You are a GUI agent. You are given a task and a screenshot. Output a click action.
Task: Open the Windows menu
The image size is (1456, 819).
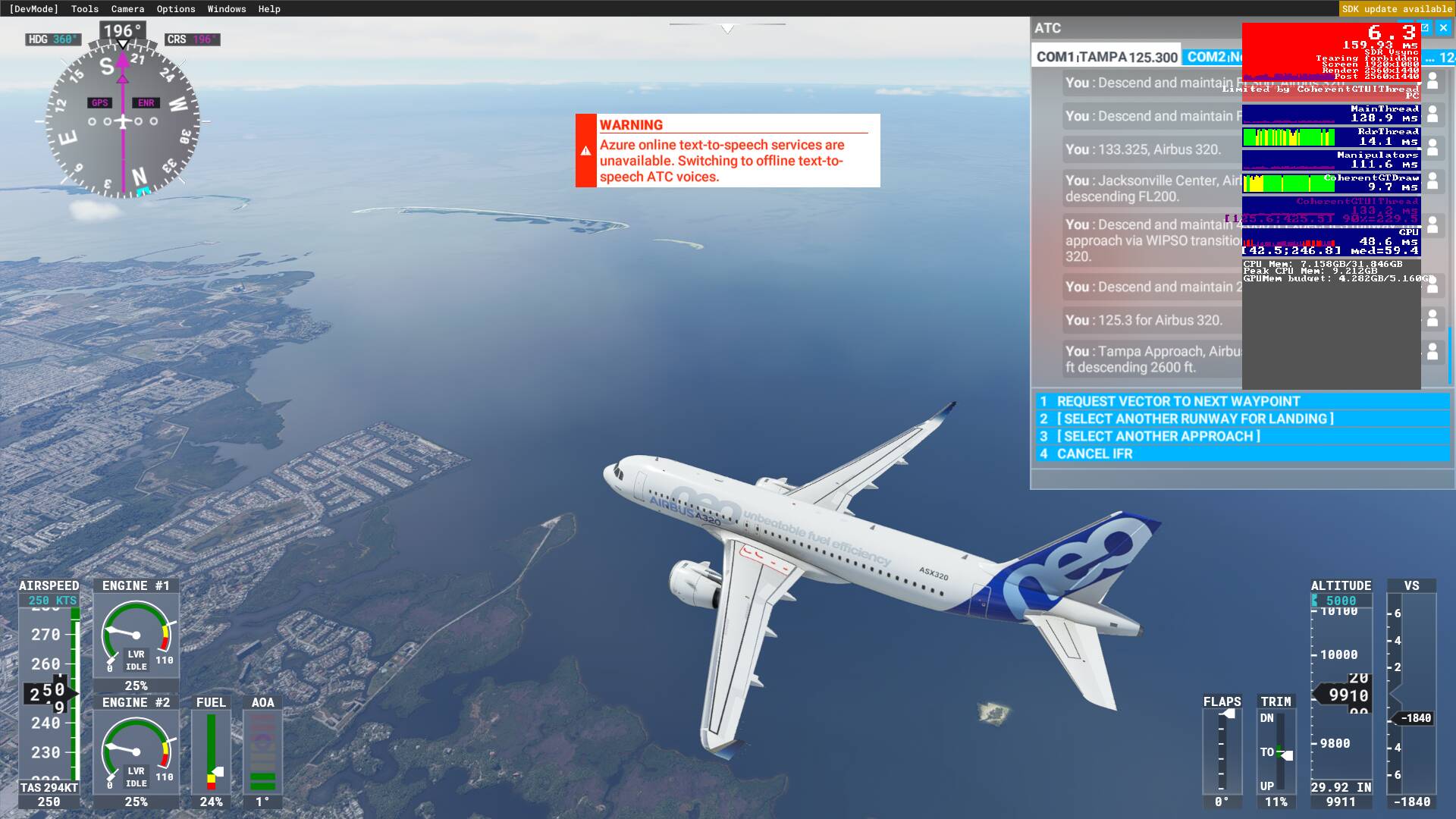coord(227,9)
